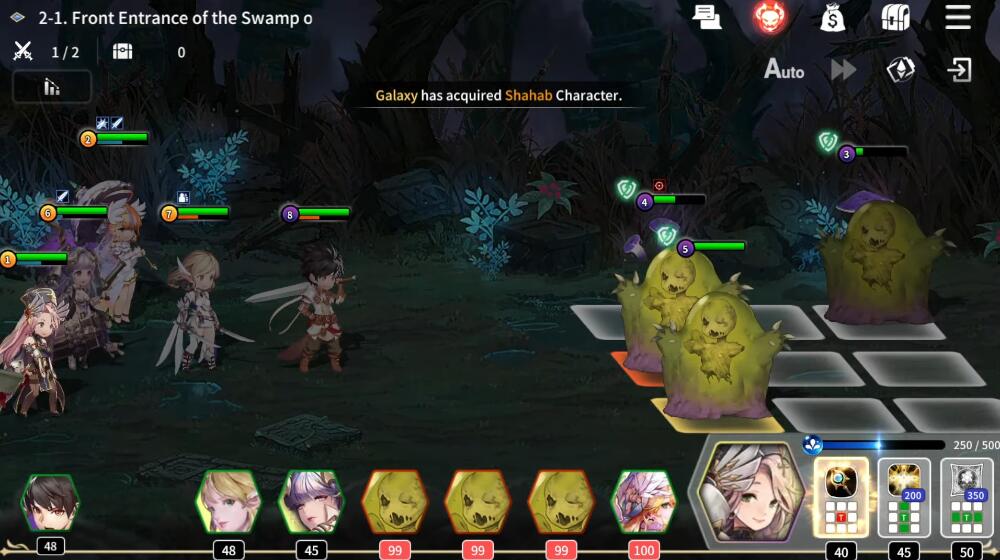Open the chat window icon

pos(707,17)
